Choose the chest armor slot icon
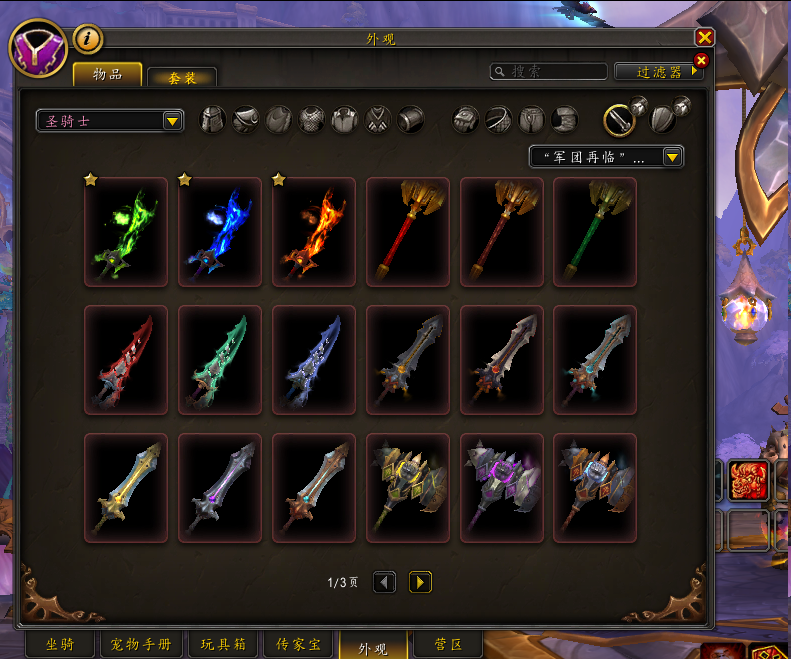The width and height of the screenshot is (791, 659). [312, 120]
